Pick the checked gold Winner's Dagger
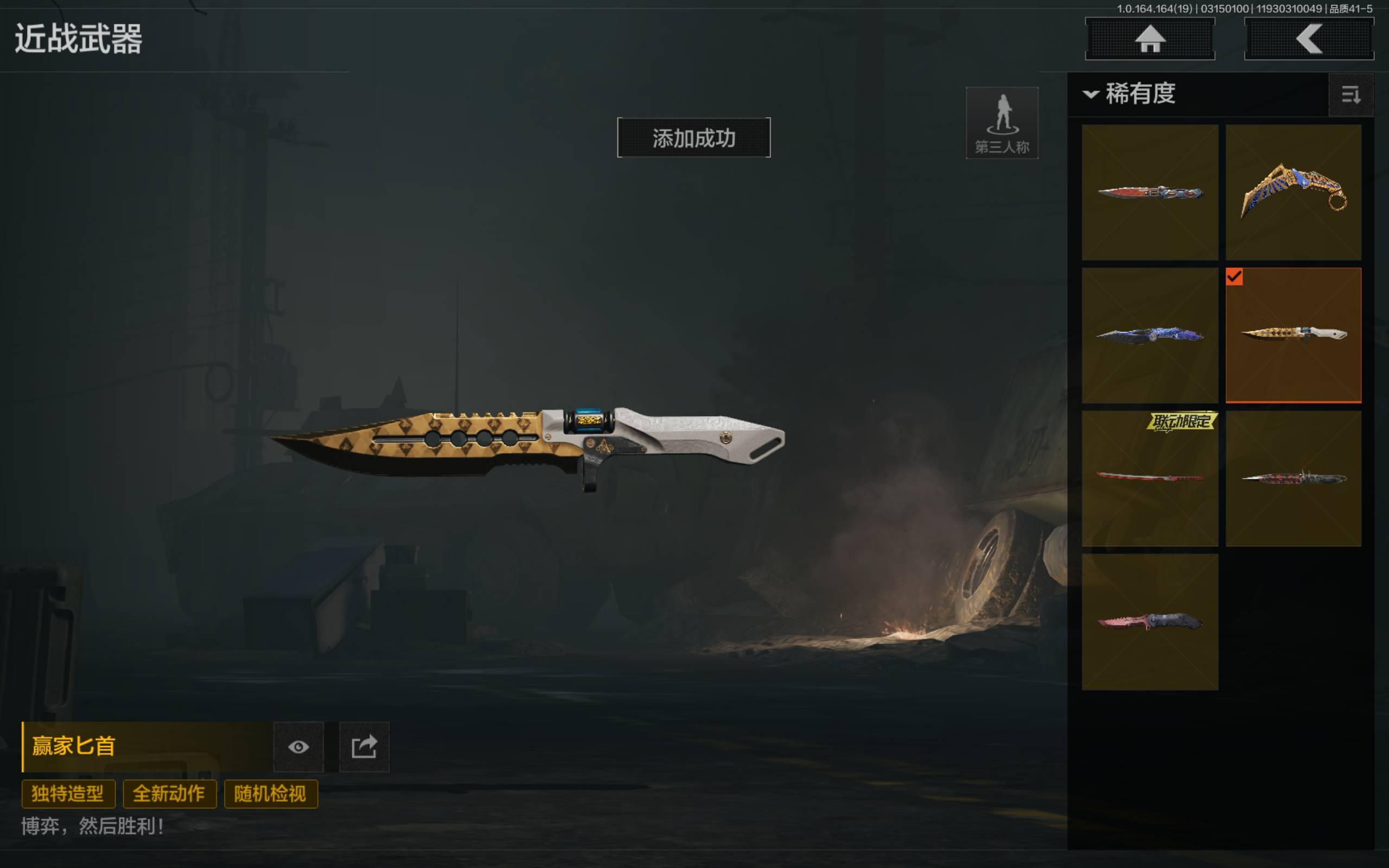 [1293, 335]
